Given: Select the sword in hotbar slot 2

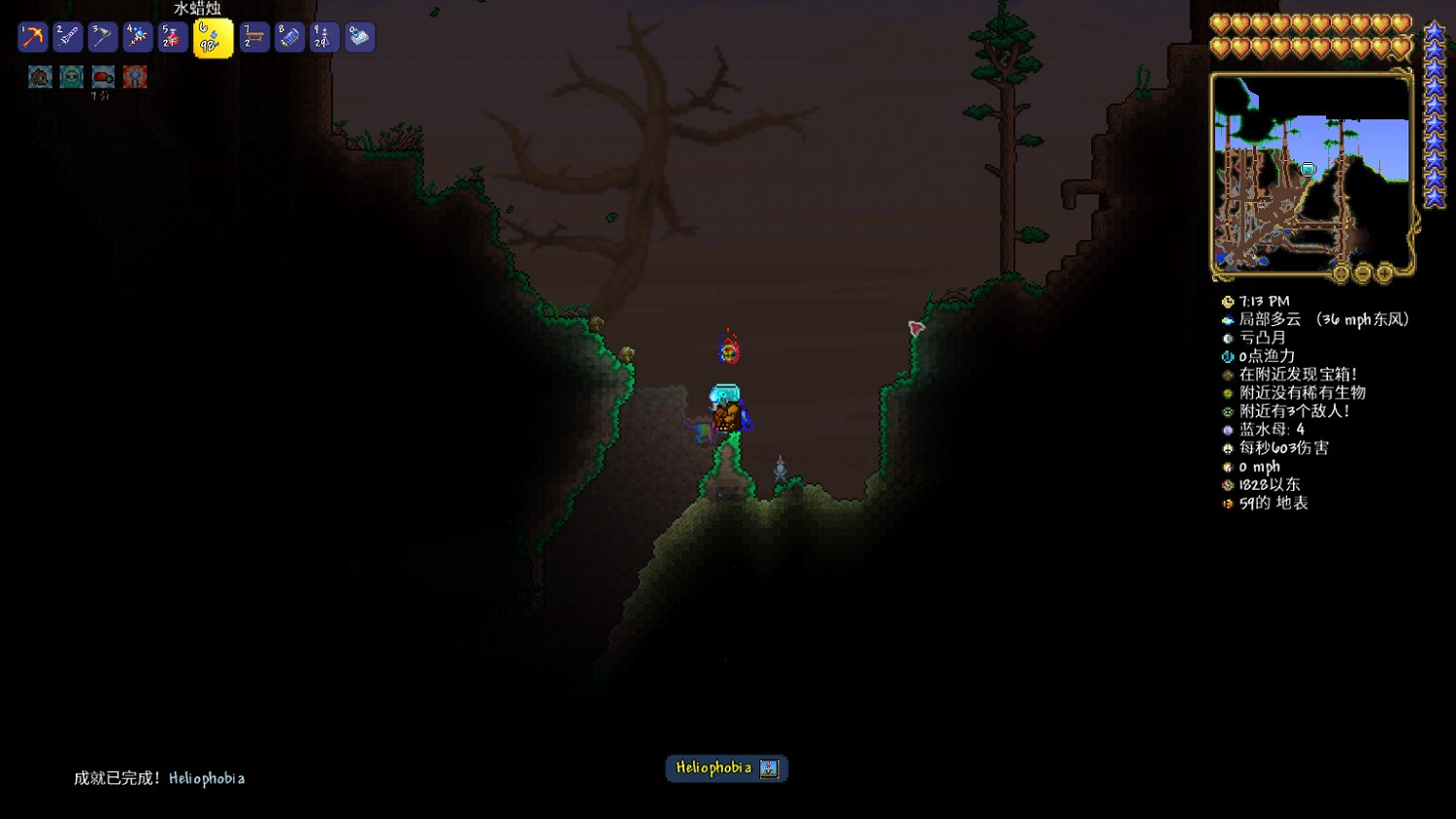Looking at the screenshot, I should [67, 36].
